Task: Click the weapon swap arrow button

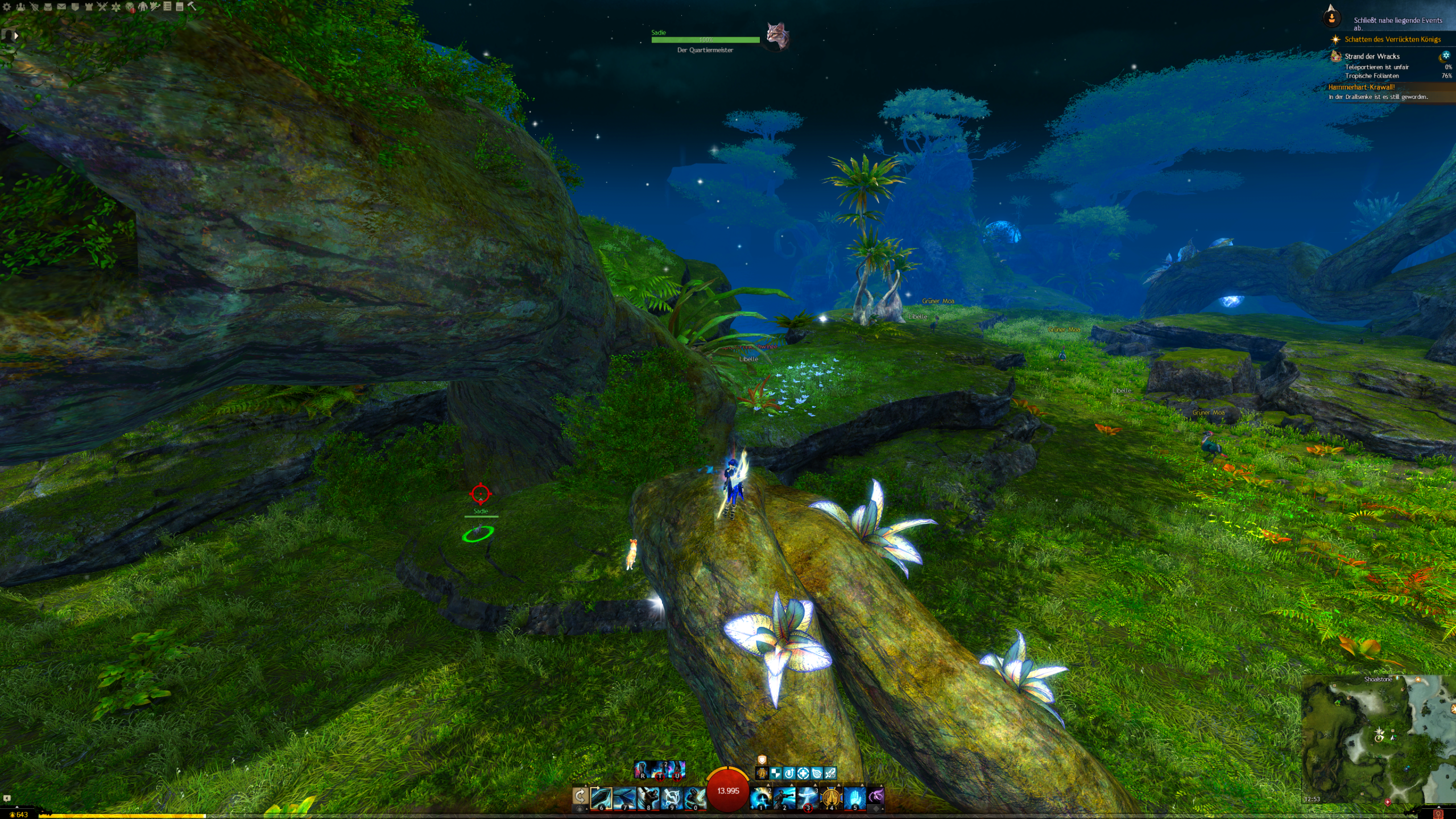Action: [x=580, y=797]
